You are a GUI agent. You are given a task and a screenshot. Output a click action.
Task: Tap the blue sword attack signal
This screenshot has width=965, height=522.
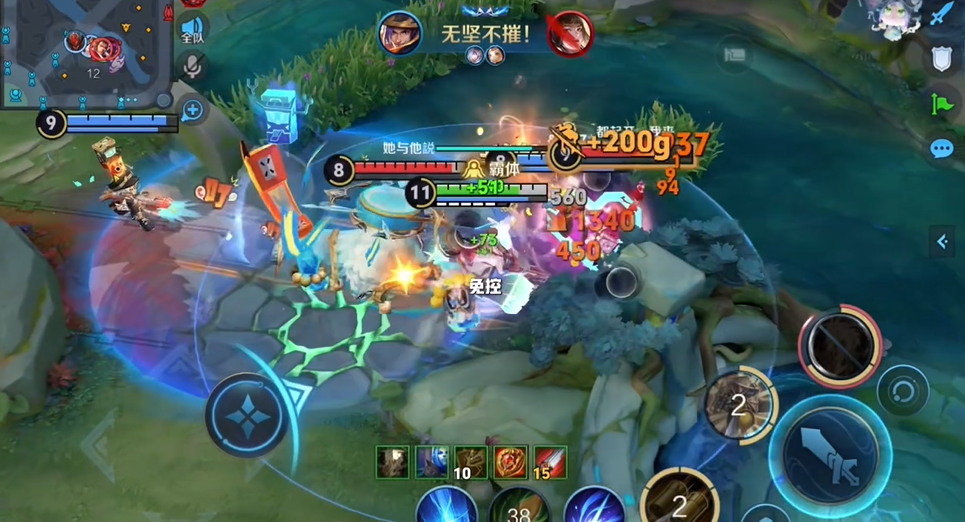[x=942, y=14]
